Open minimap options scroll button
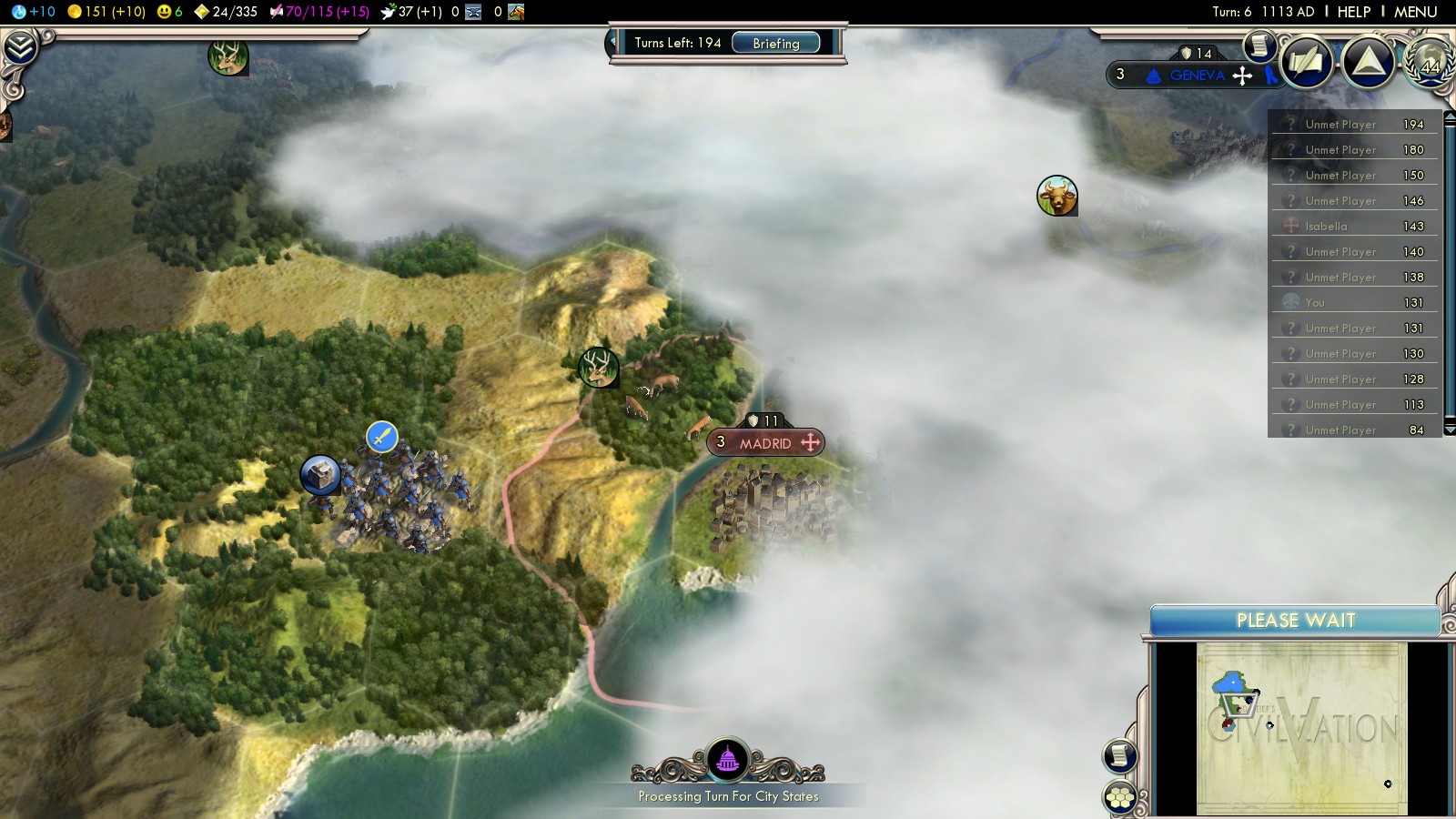This screenshot has height=819, width=1456. (1120, 755)
